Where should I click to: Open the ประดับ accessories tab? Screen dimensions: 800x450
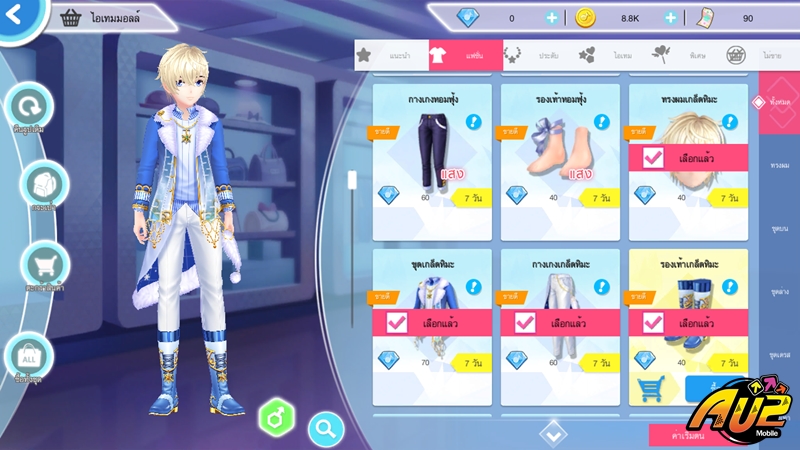click(x=530, y=56)
